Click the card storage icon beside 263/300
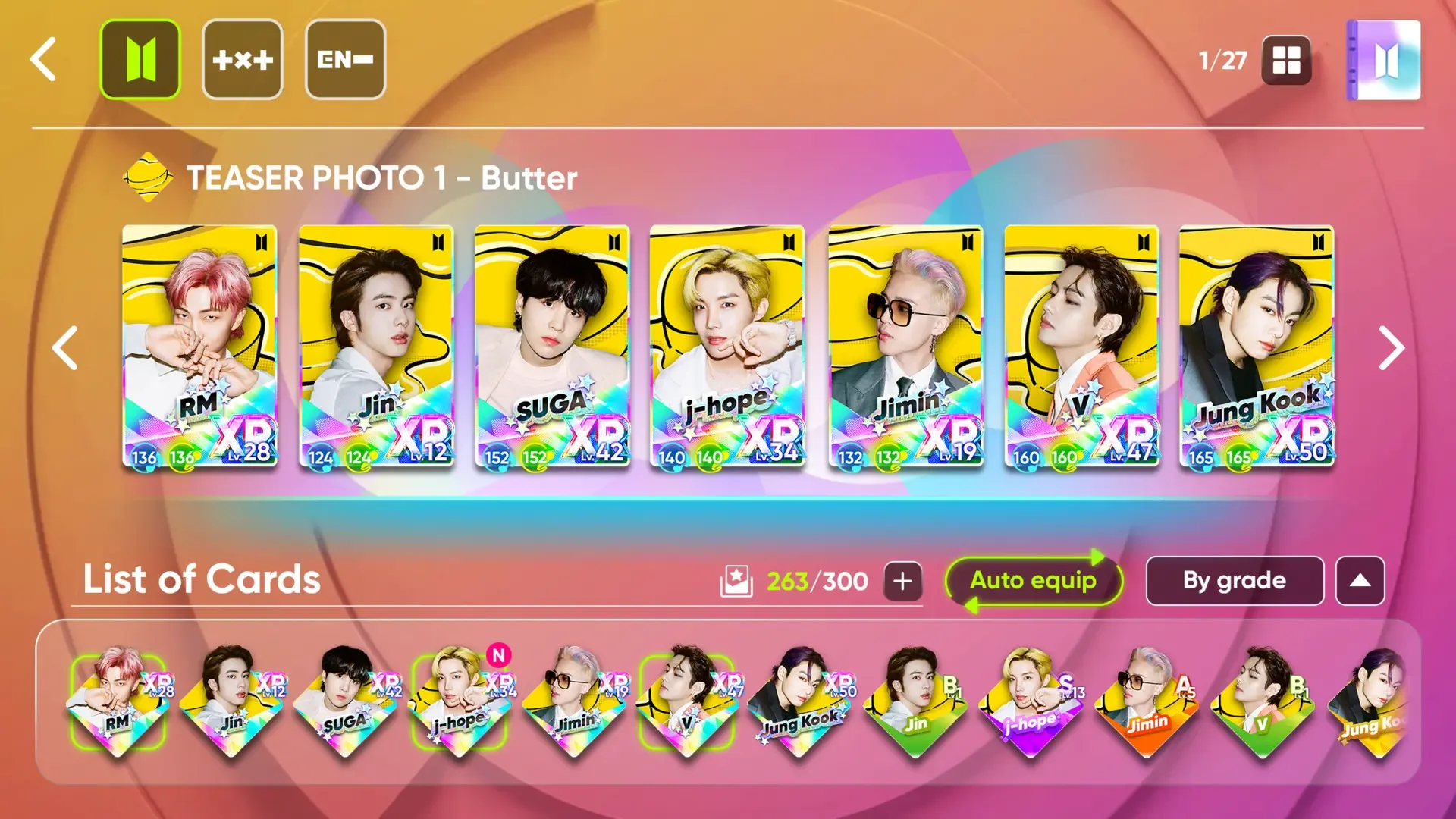Image resolution: width=1456 pixels, height=819 pixels. (737, 581)
